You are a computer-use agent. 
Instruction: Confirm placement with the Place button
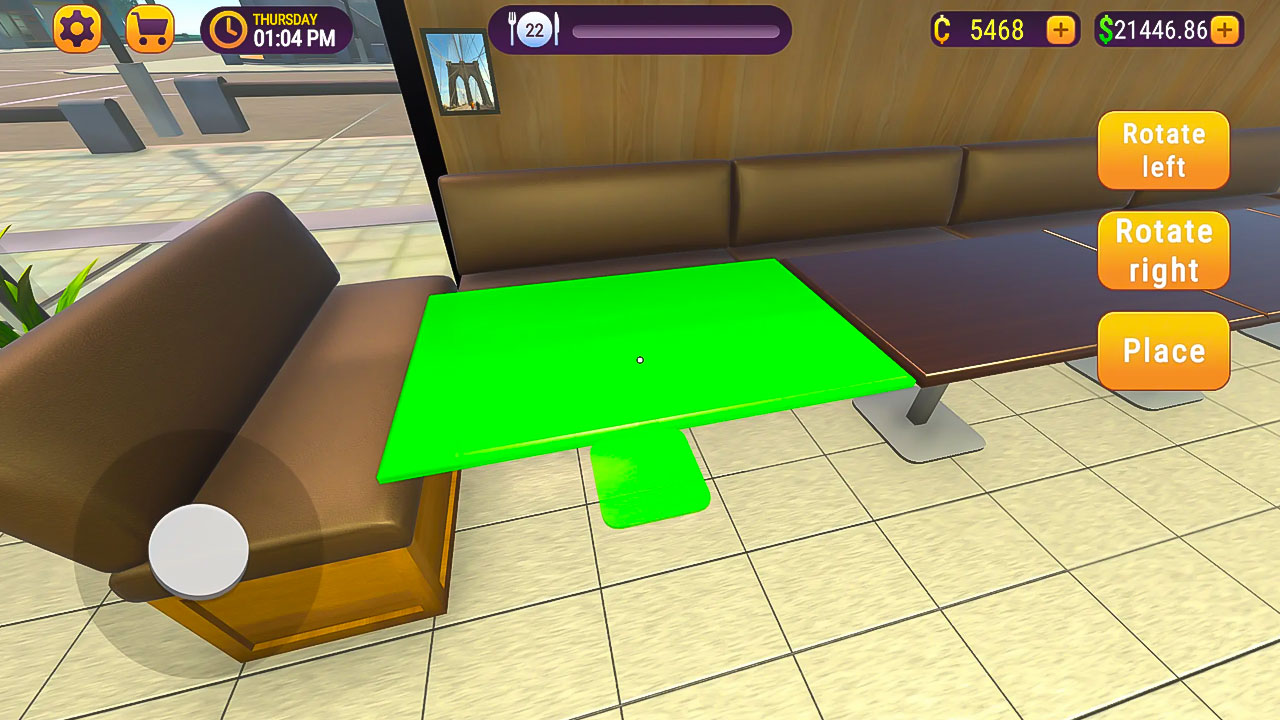pyautogui.click(x=1163, y=351)
